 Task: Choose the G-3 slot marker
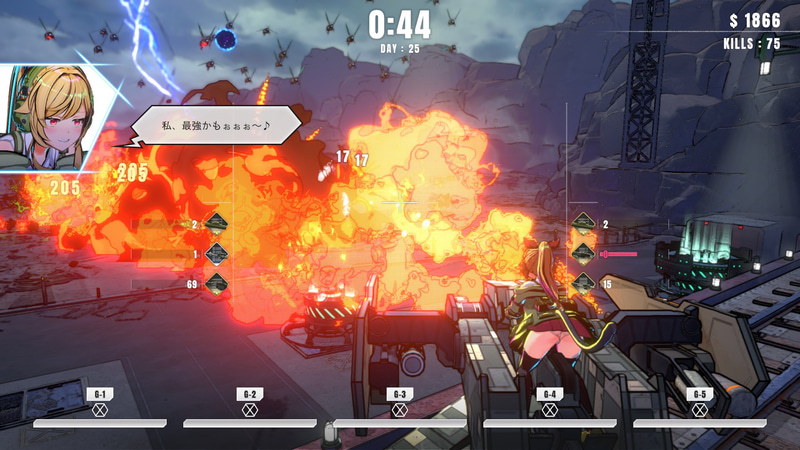pyautogui.click(x=399, y=409)
